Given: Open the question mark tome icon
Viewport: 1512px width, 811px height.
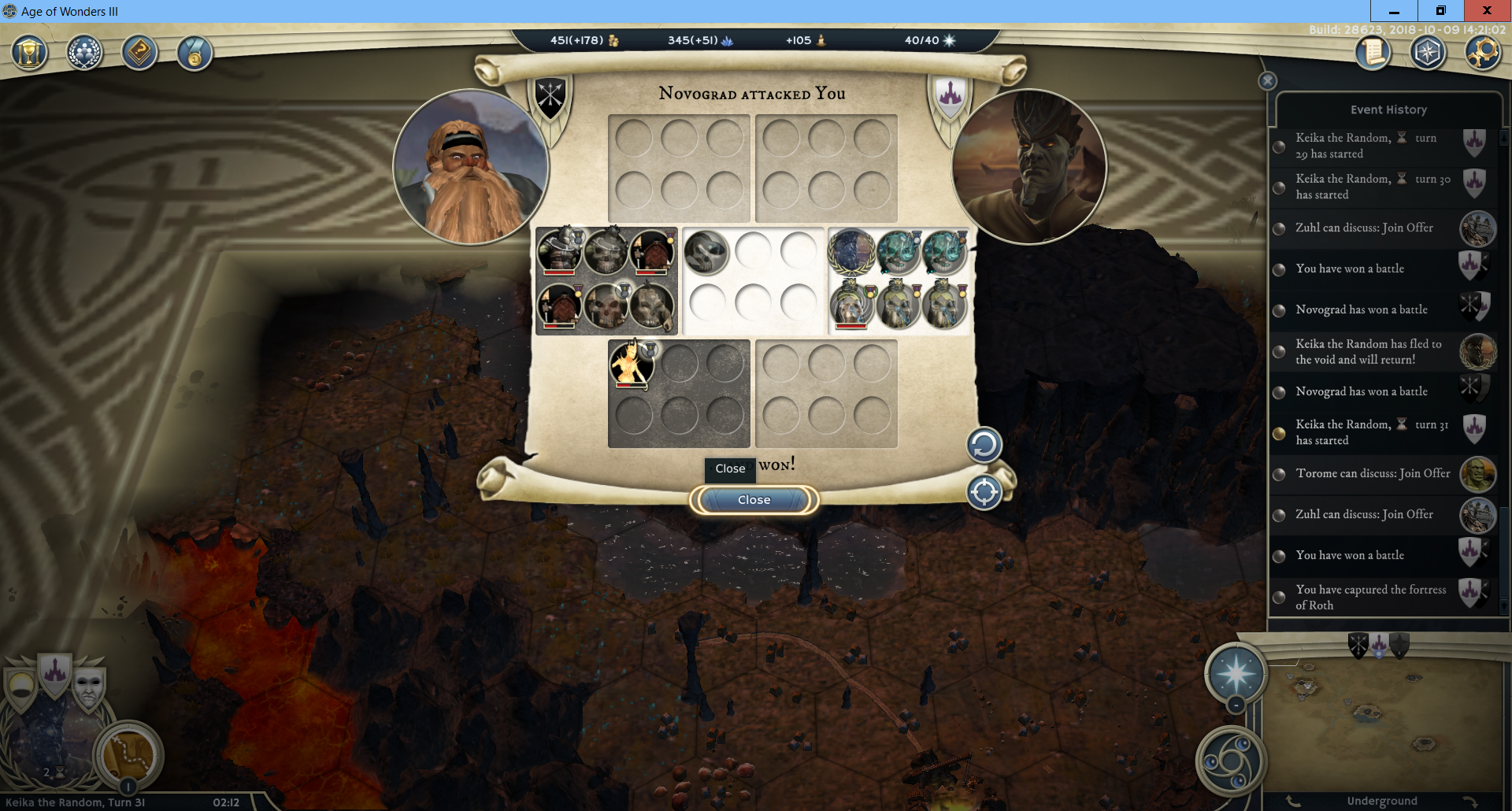Looking at the screenshot, I should coord(139,54).
